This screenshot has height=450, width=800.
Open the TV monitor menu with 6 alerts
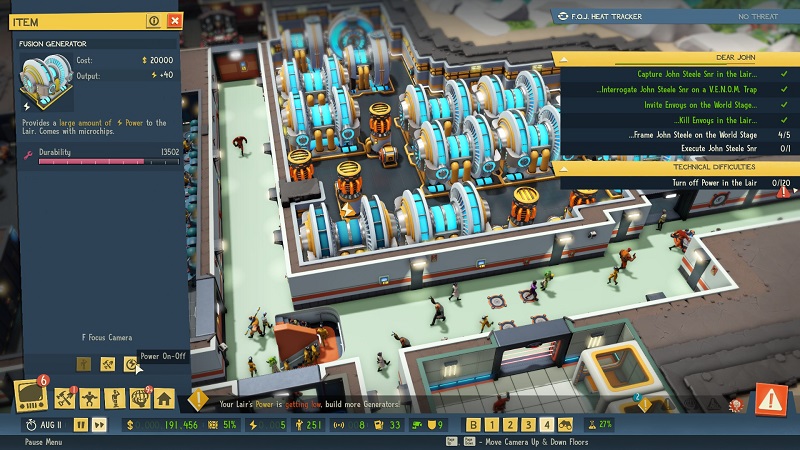(x=29, y=397)
